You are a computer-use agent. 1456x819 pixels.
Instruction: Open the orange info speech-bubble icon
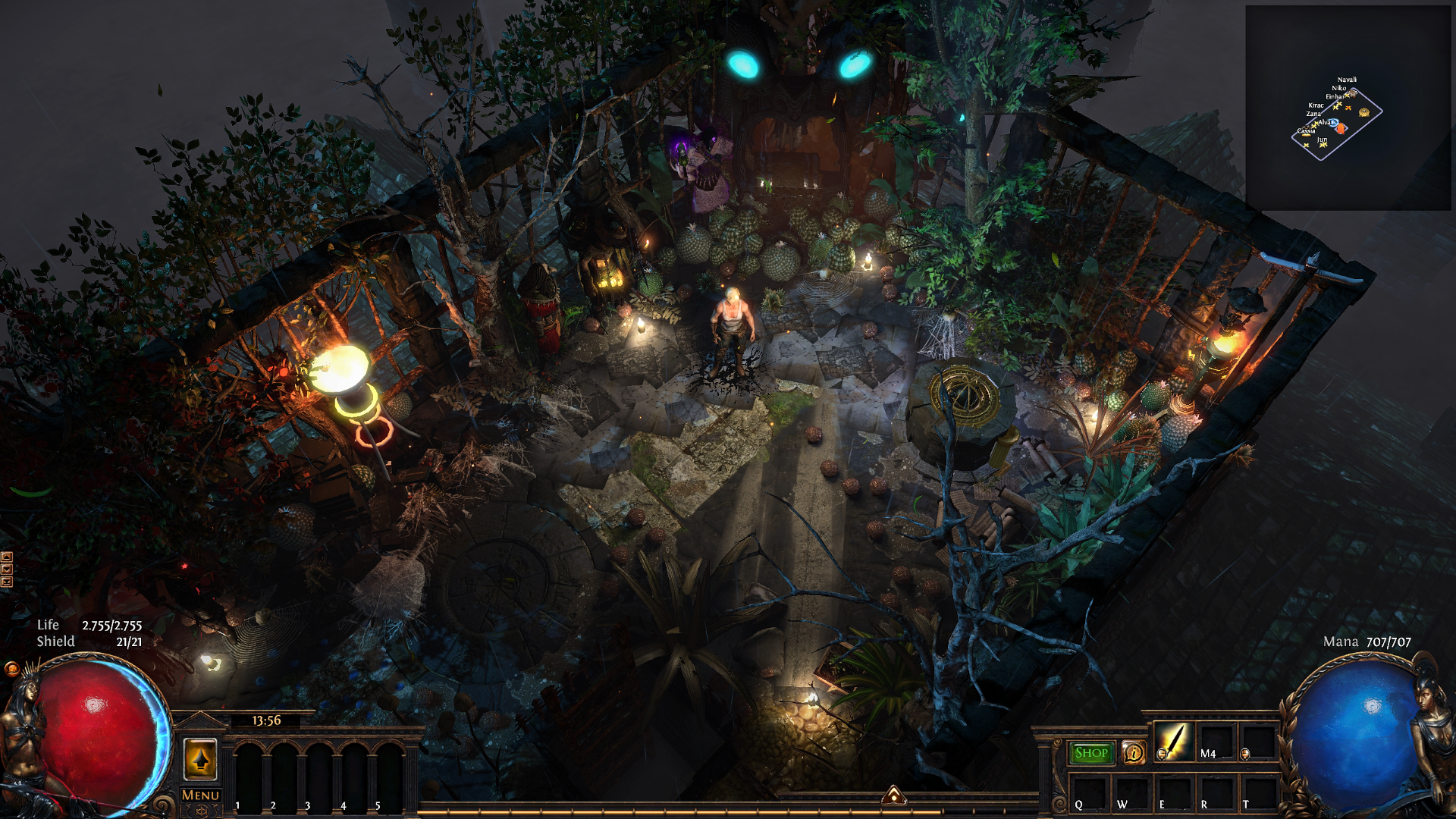click(1133, 753)
